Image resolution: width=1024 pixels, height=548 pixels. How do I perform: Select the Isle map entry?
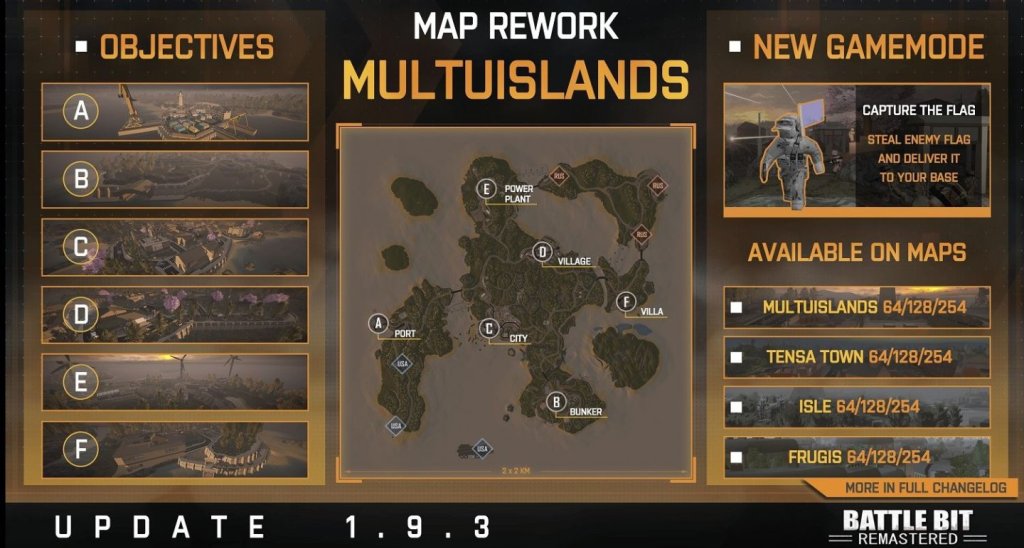click(857, 407)
